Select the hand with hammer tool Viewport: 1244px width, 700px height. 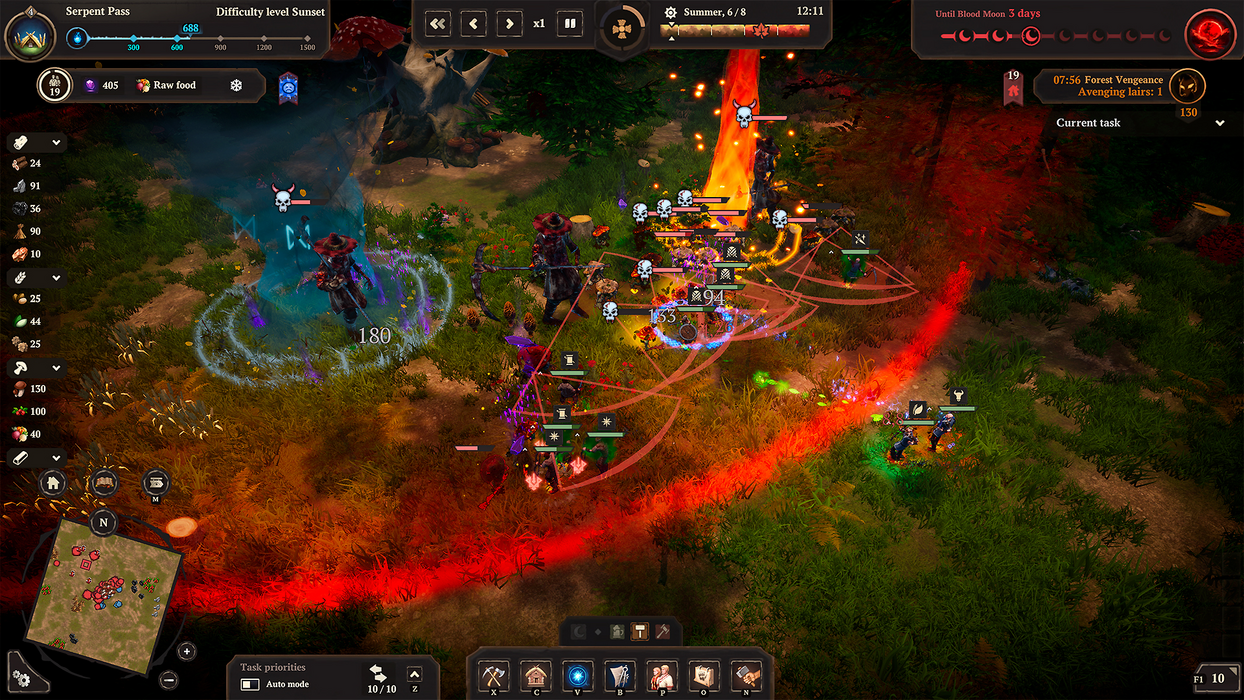click(x=746, y=675)
